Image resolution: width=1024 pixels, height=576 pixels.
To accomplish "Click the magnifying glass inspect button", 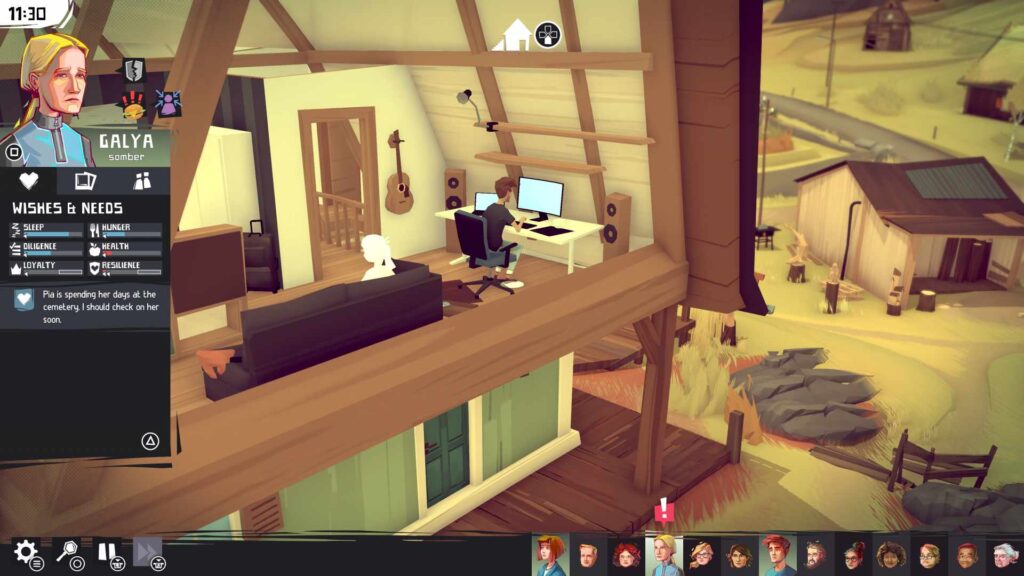I will (67, 551).
